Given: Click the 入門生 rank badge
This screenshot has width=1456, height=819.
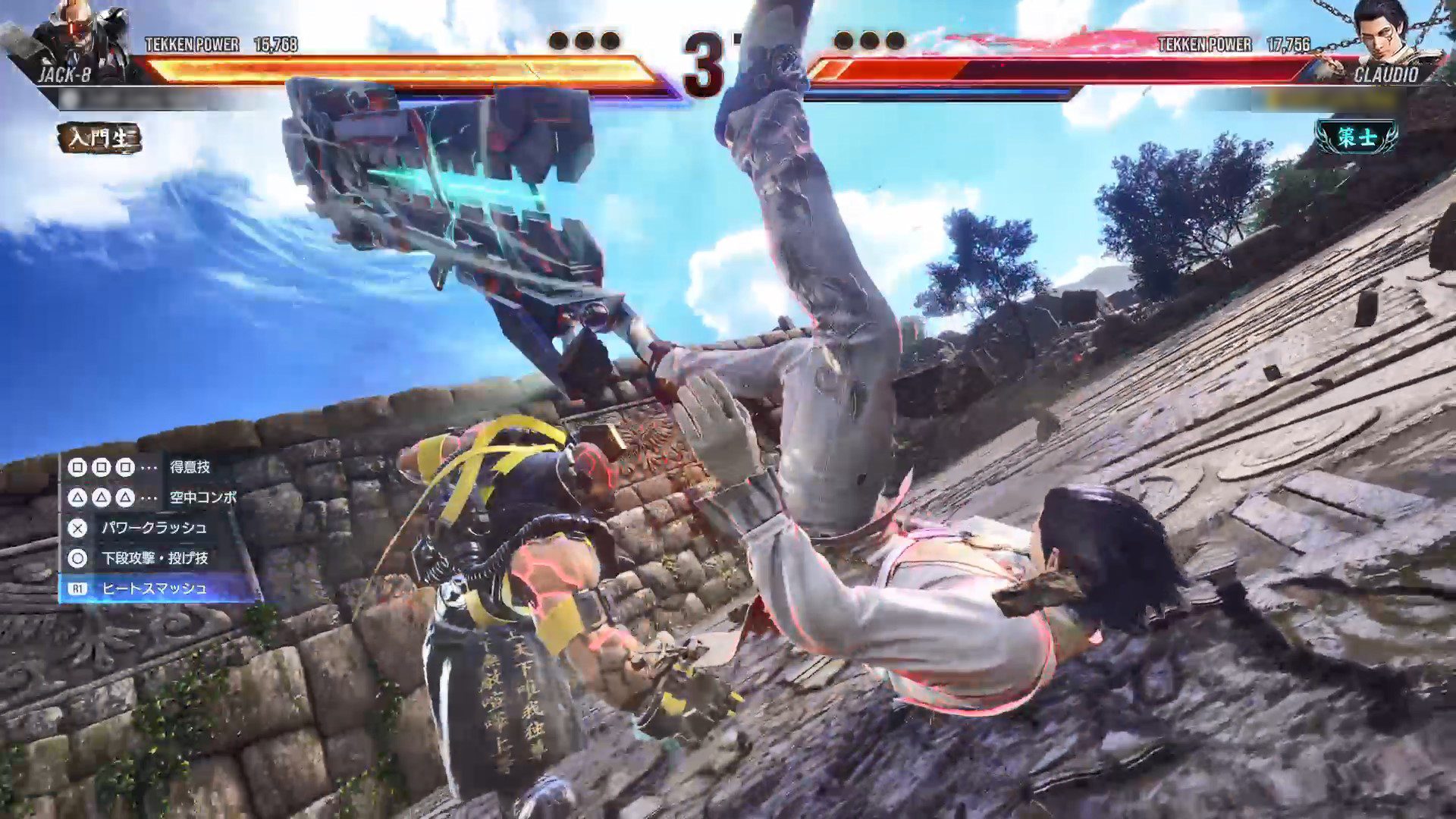Looking at the screenshot, I should tap(99, 138).
